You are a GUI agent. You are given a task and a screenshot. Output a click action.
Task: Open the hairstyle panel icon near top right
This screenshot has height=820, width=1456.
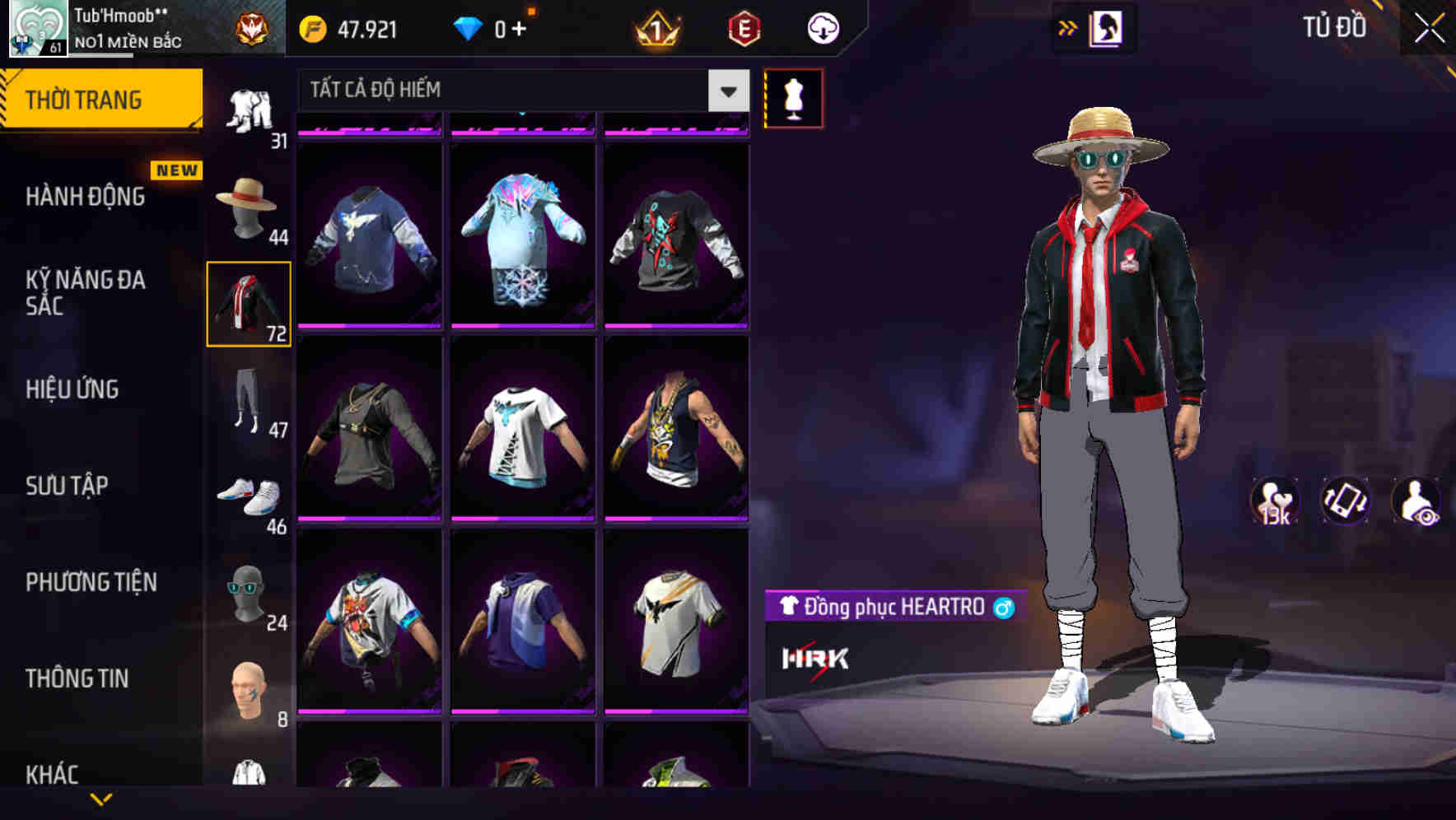(x=1108, y=27)
